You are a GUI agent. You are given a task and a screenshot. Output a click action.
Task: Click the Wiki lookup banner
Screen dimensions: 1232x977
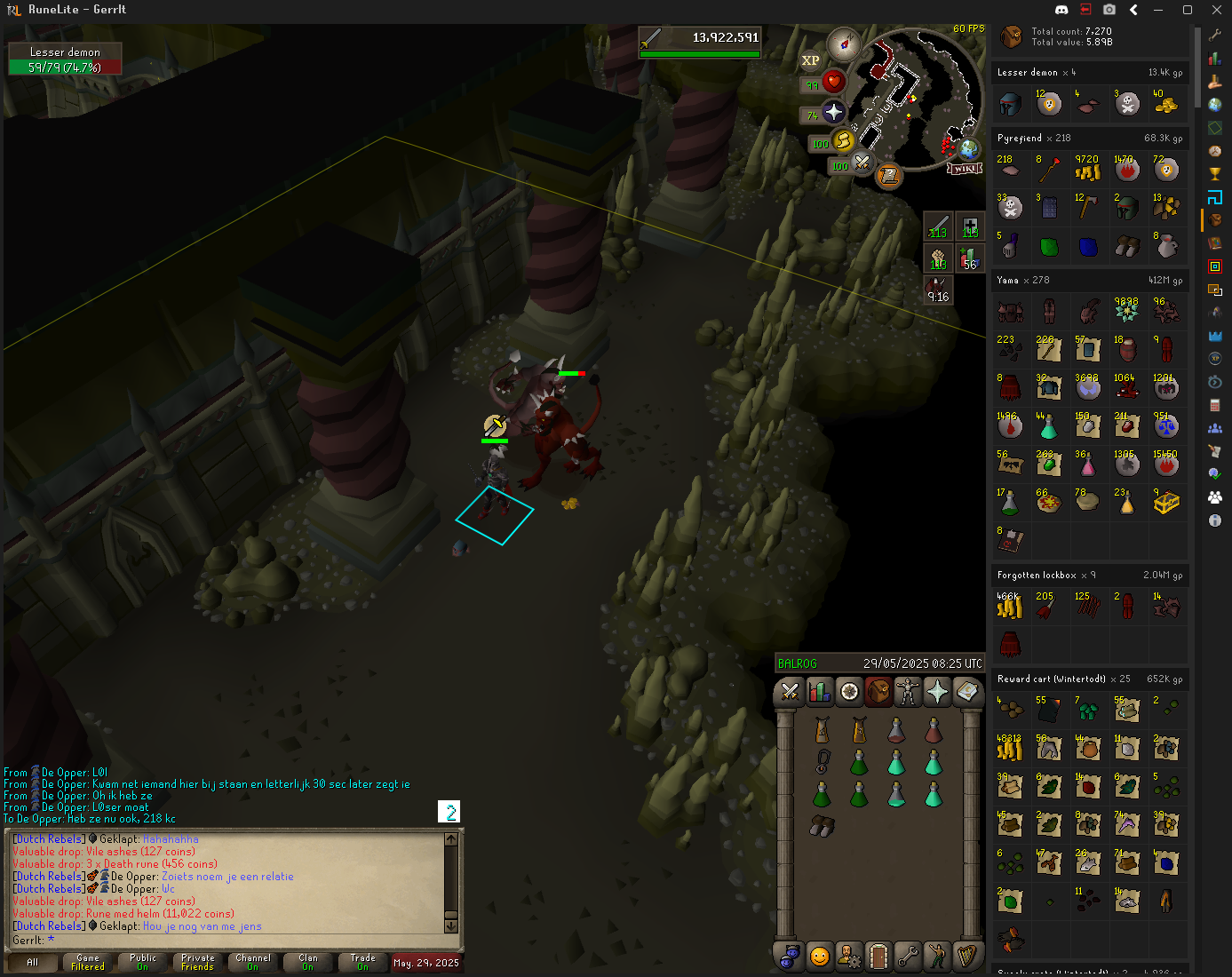click(x=965, y=168)
